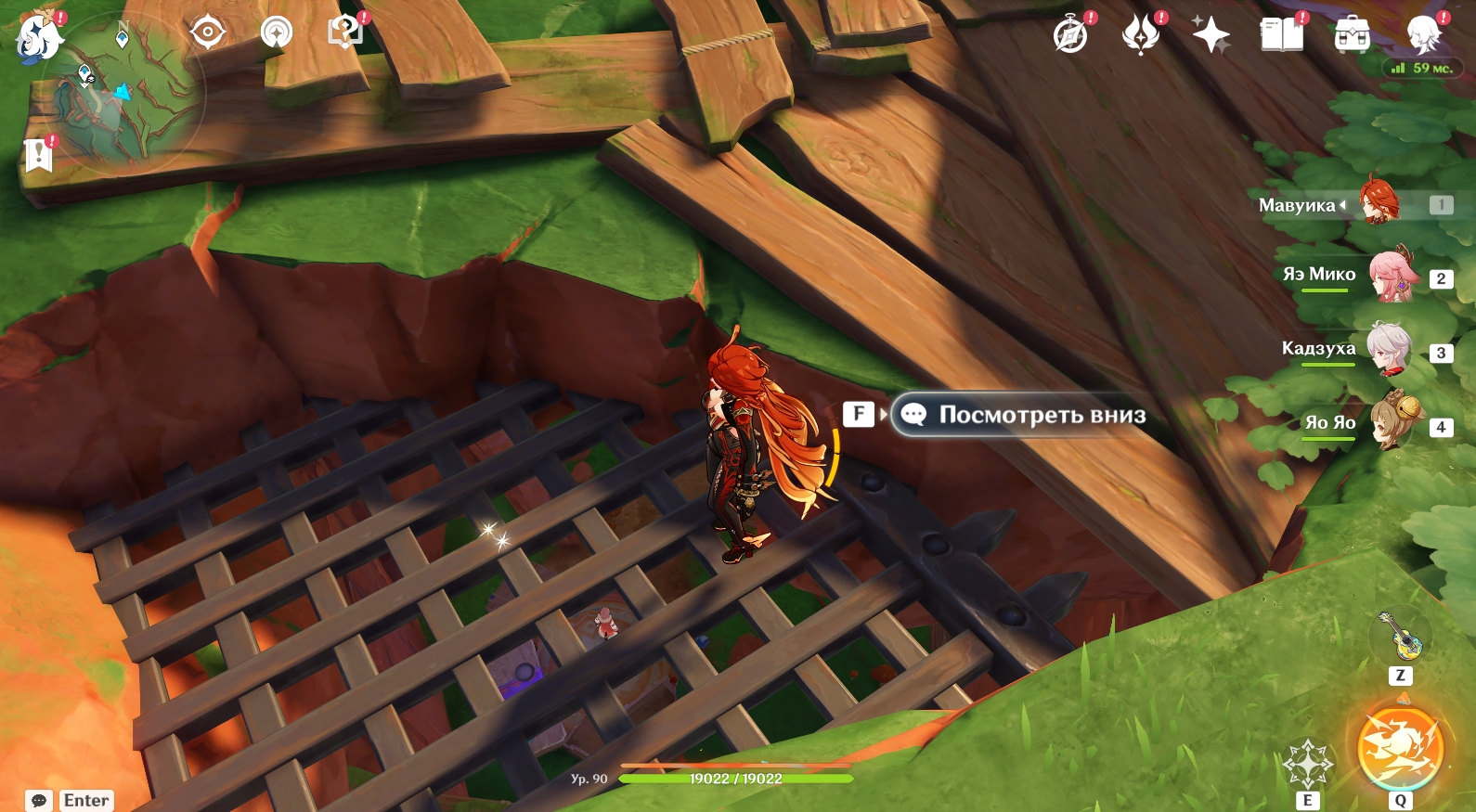
Task: Open the Paimon menu icon
Action: point(40,37)
